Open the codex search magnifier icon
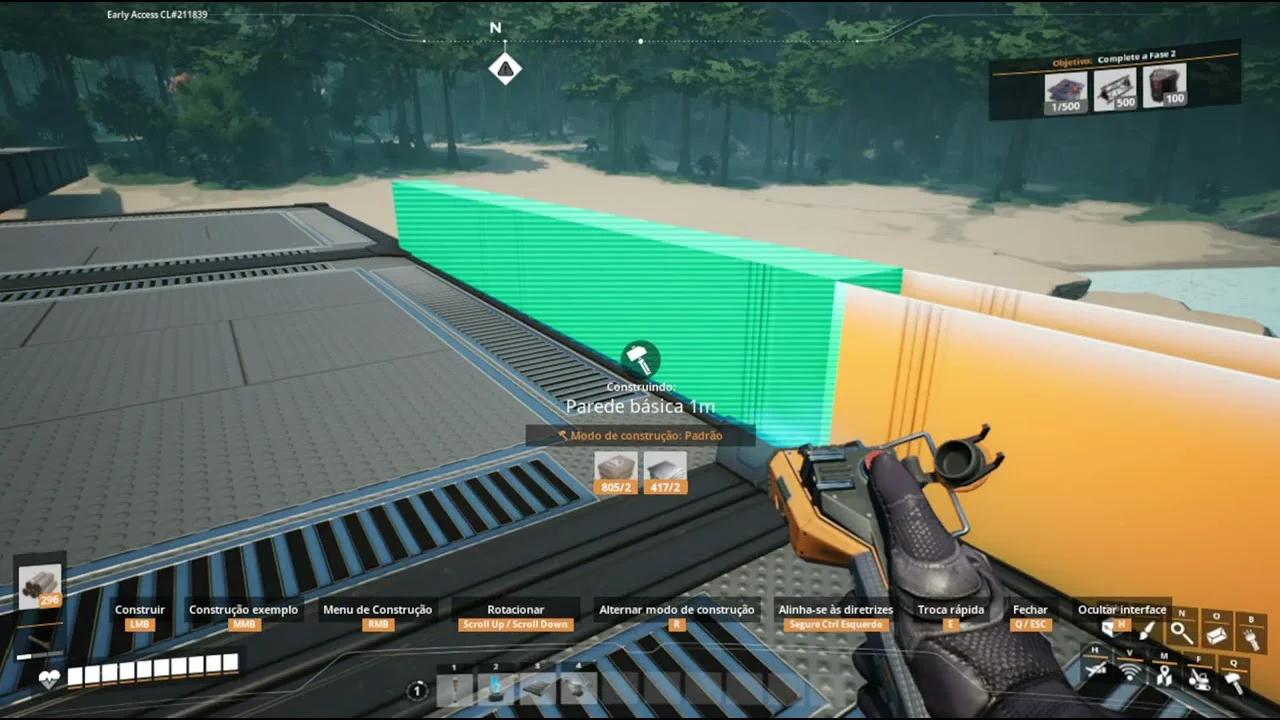This screenshot has height=720, width=1280. (x=1182, y=632)
